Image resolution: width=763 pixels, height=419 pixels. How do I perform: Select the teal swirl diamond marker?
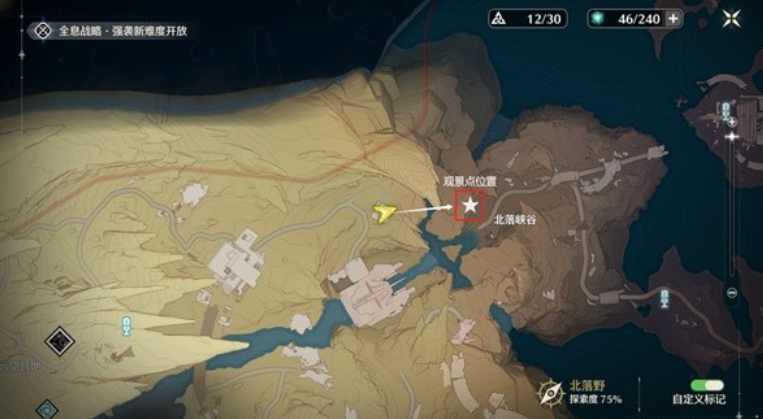pyautogui.click(x=46, y=408)
